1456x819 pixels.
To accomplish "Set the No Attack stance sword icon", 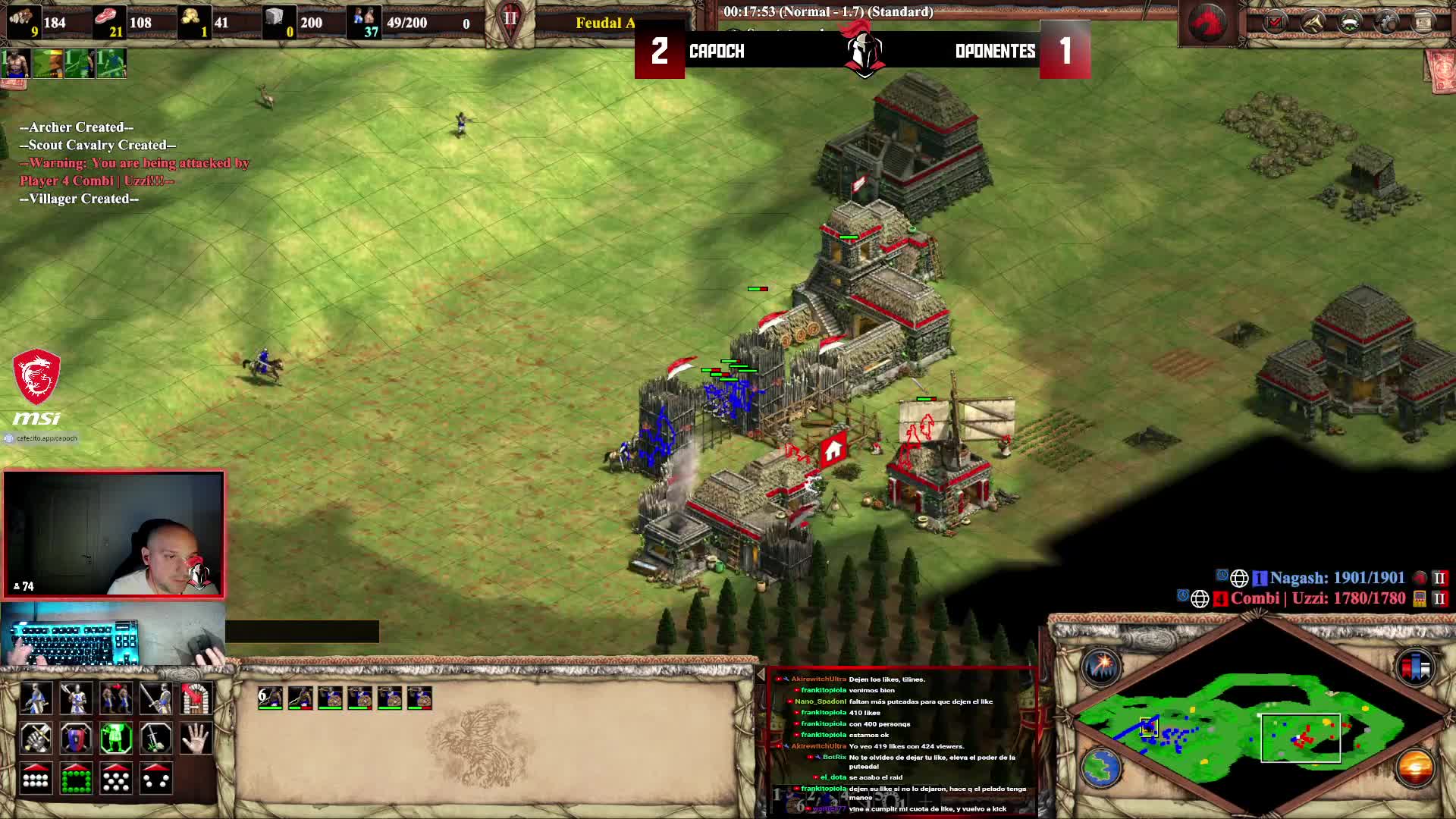I will [156, 738].
